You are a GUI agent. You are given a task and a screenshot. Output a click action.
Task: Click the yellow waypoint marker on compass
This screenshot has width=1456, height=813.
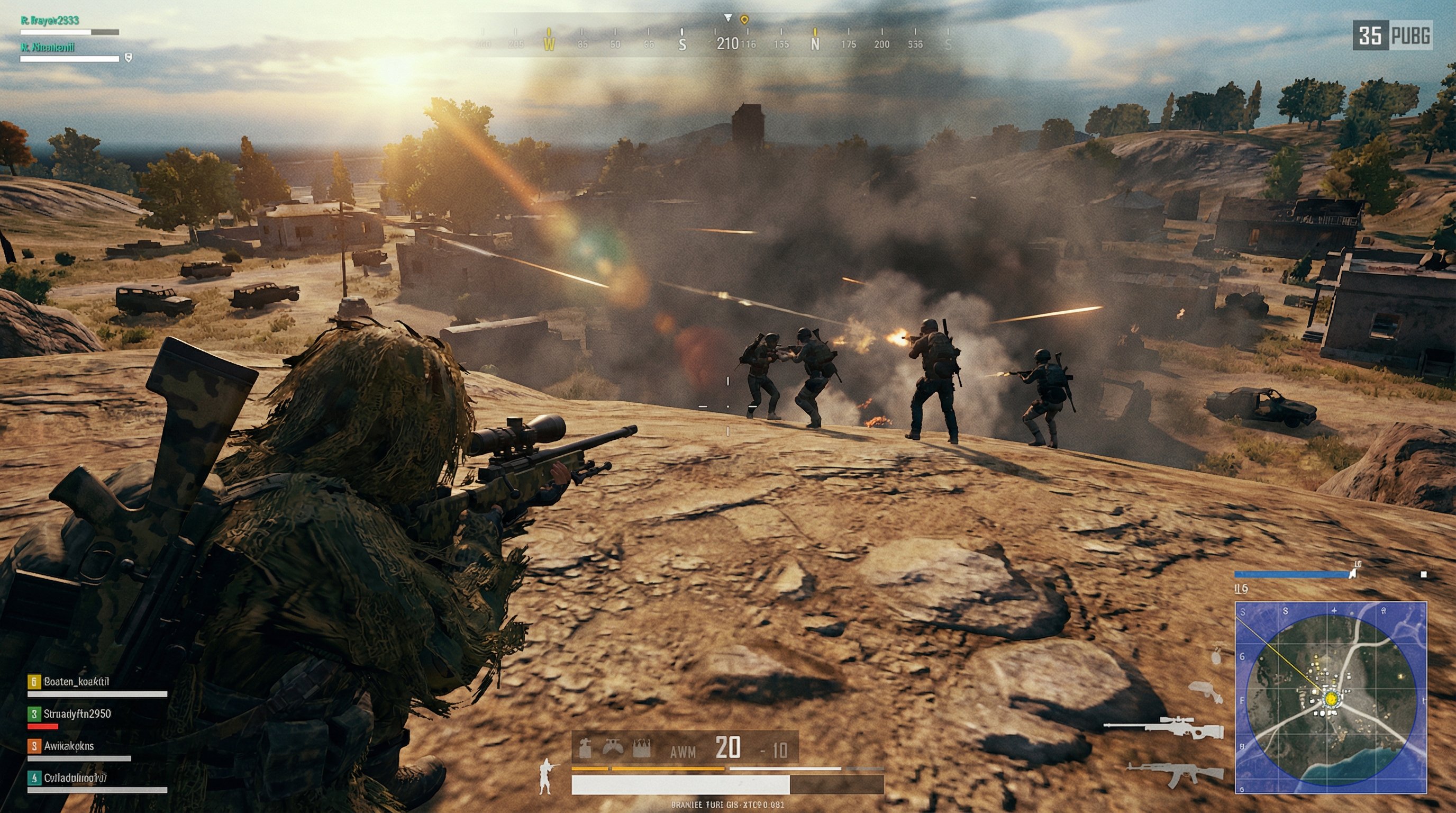[x=744, y=20]
